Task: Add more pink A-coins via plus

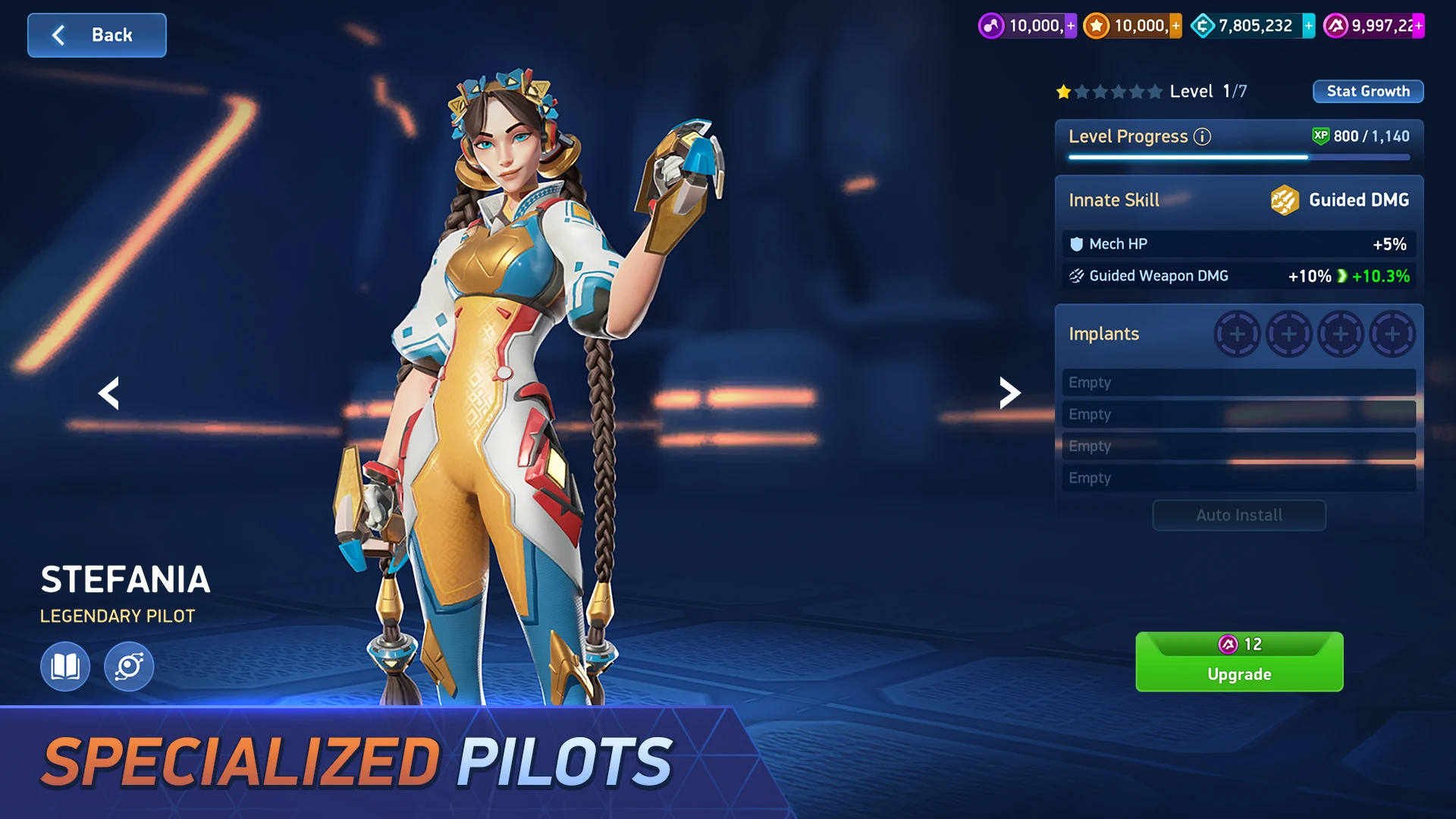Action: point(1418,26)
